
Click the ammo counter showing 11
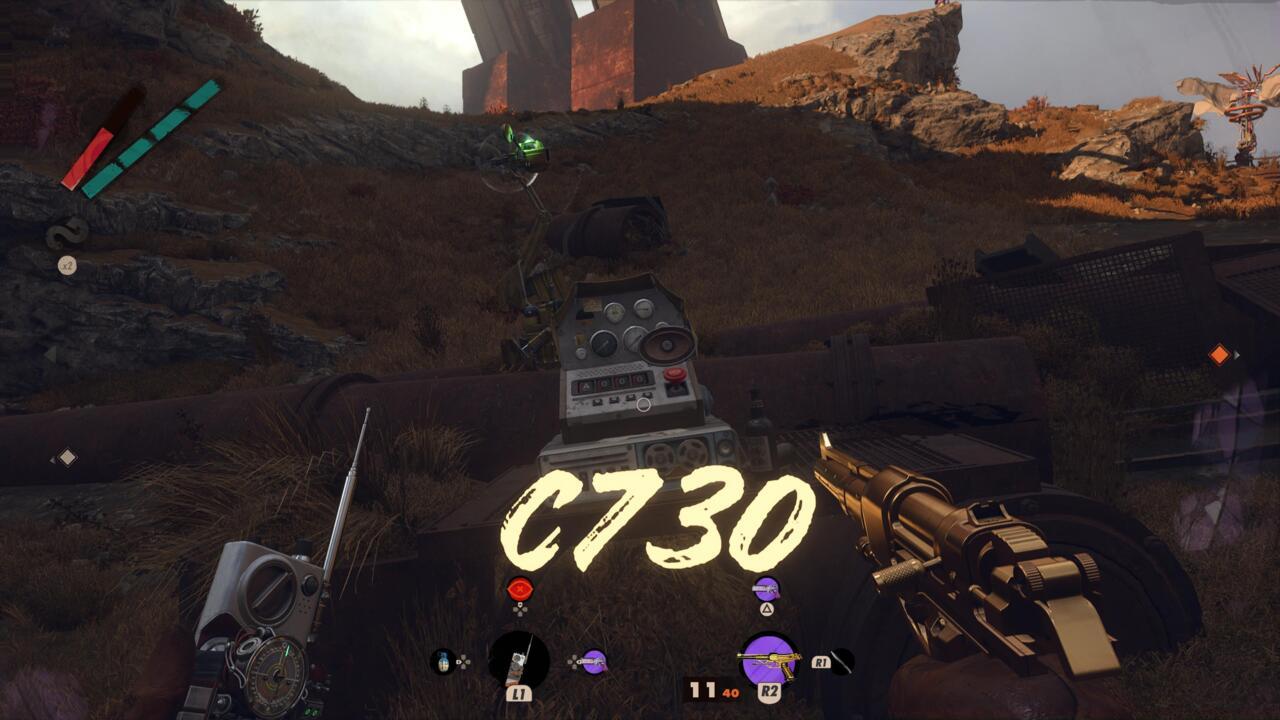click(x=703, y=690)
